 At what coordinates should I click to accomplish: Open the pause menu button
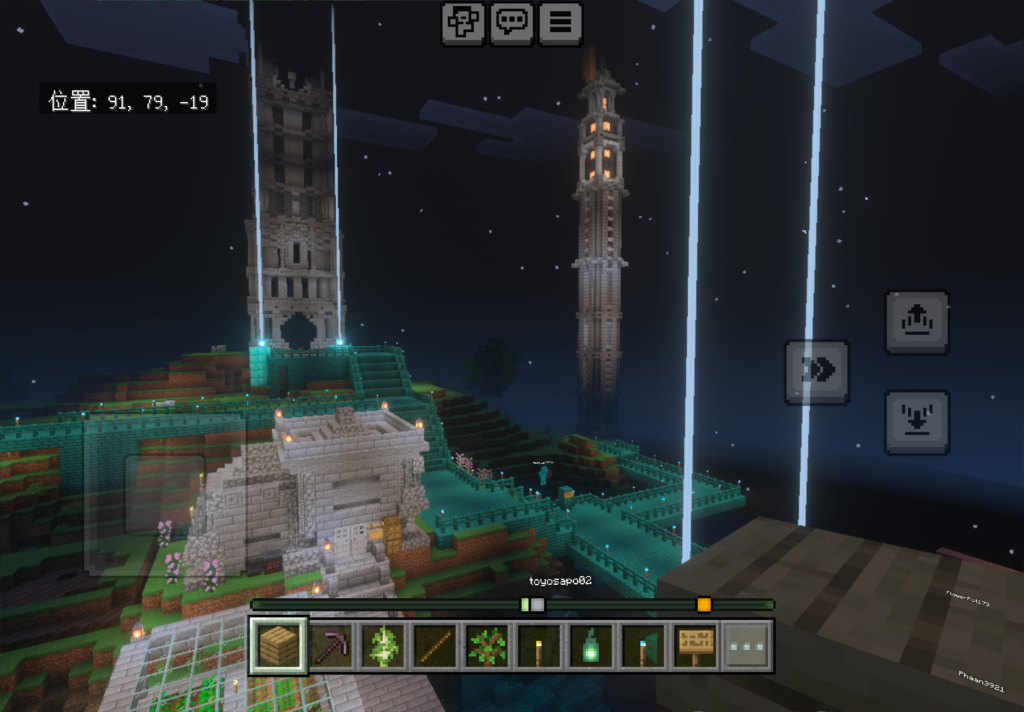click(x=560, y=23)
